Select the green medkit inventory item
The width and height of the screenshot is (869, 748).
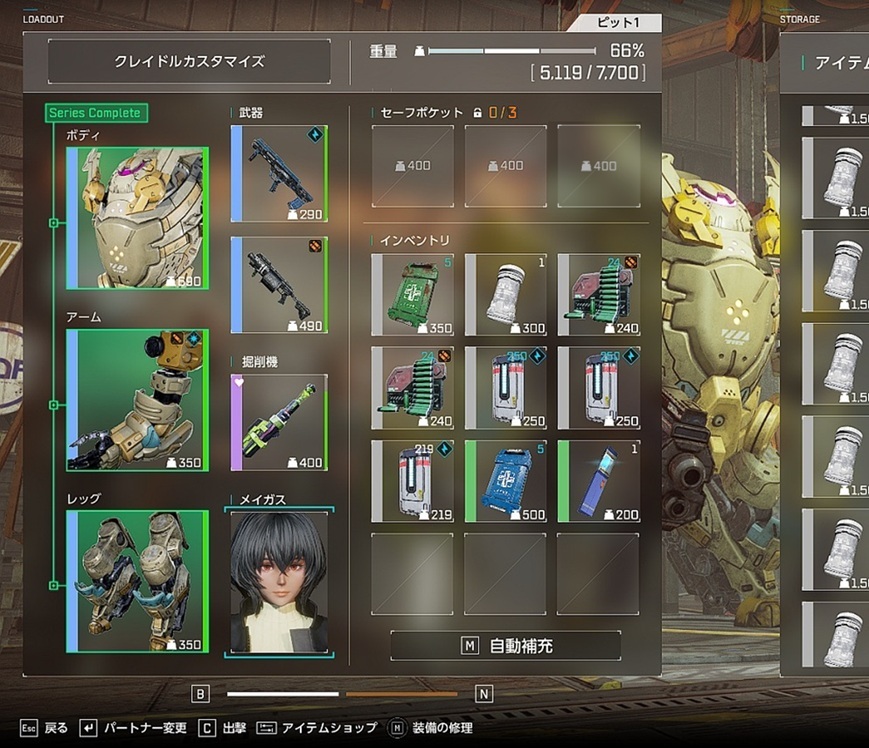tap(412, 294)
